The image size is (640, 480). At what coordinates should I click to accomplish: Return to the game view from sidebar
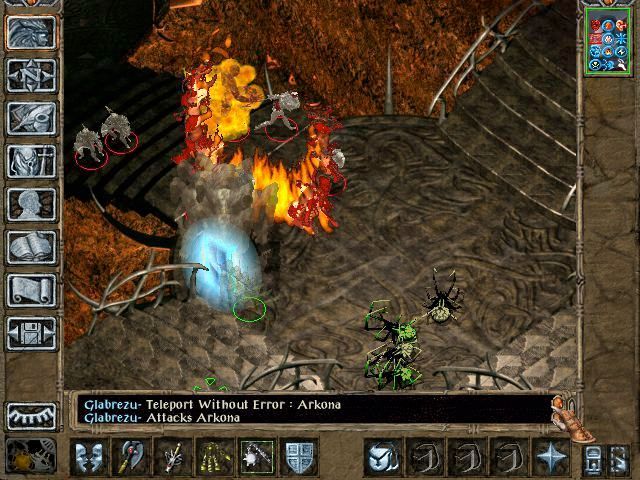tap(31, 33)
